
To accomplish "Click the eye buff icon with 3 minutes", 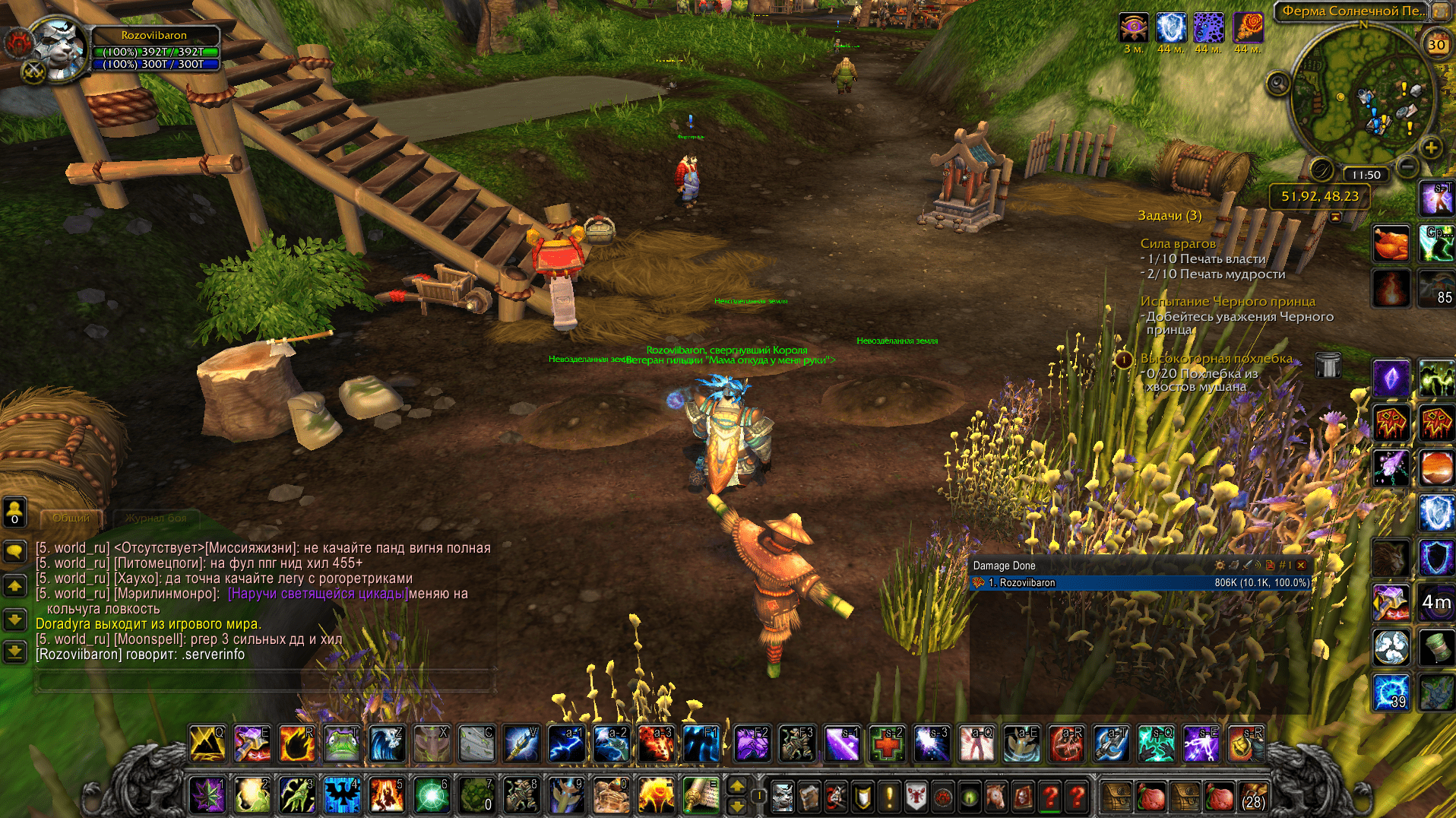I will tap(1134, 29).
